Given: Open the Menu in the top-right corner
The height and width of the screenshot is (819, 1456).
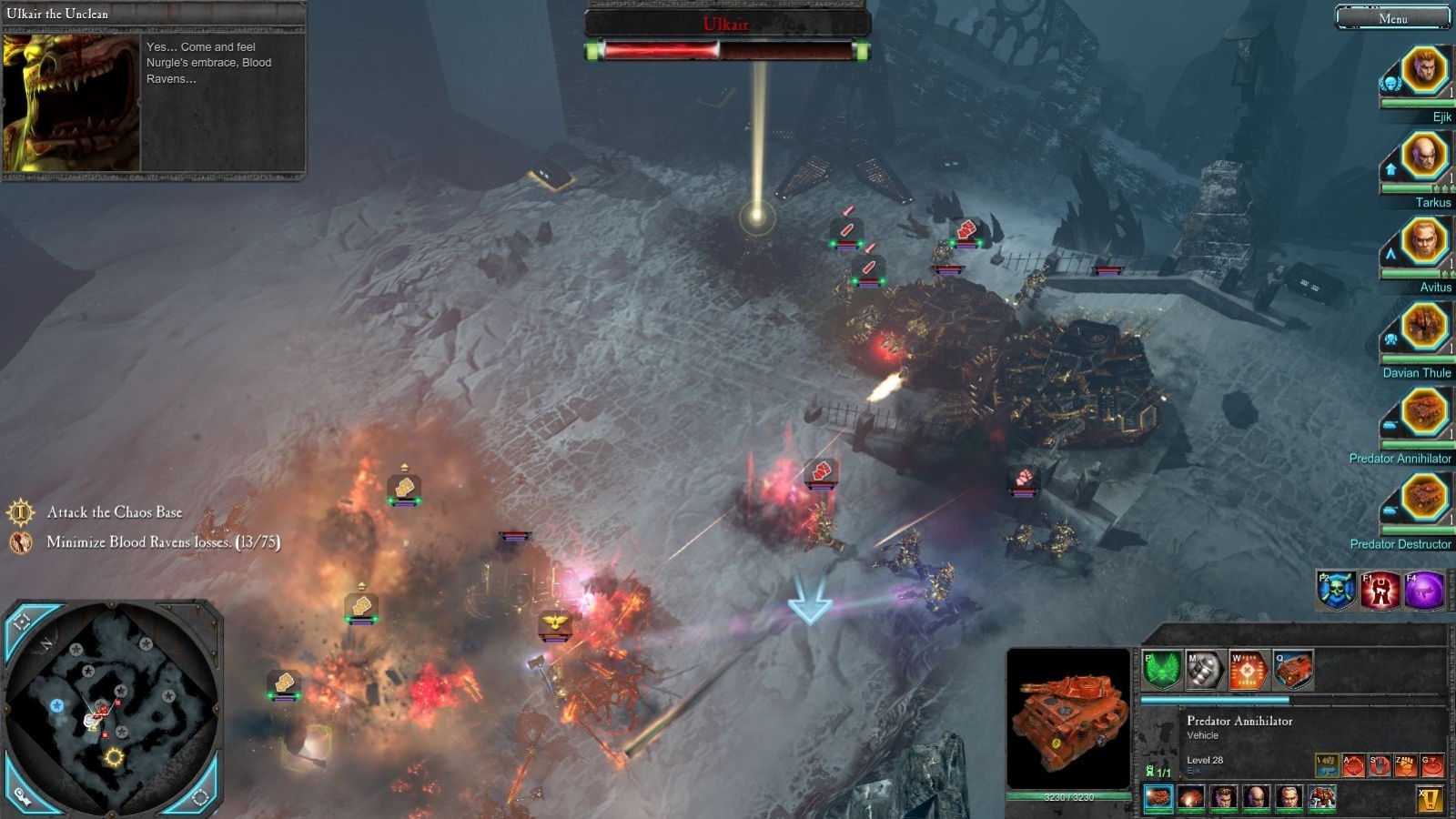Looking at the screenshot, I should (1392, 17).
